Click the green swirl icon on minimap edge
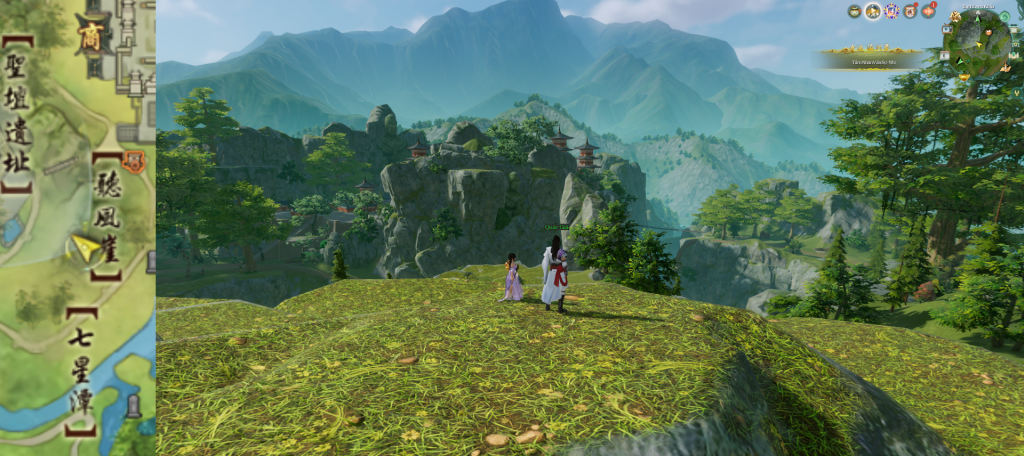Screen dimensions: 1024x456 point(1004,16)
